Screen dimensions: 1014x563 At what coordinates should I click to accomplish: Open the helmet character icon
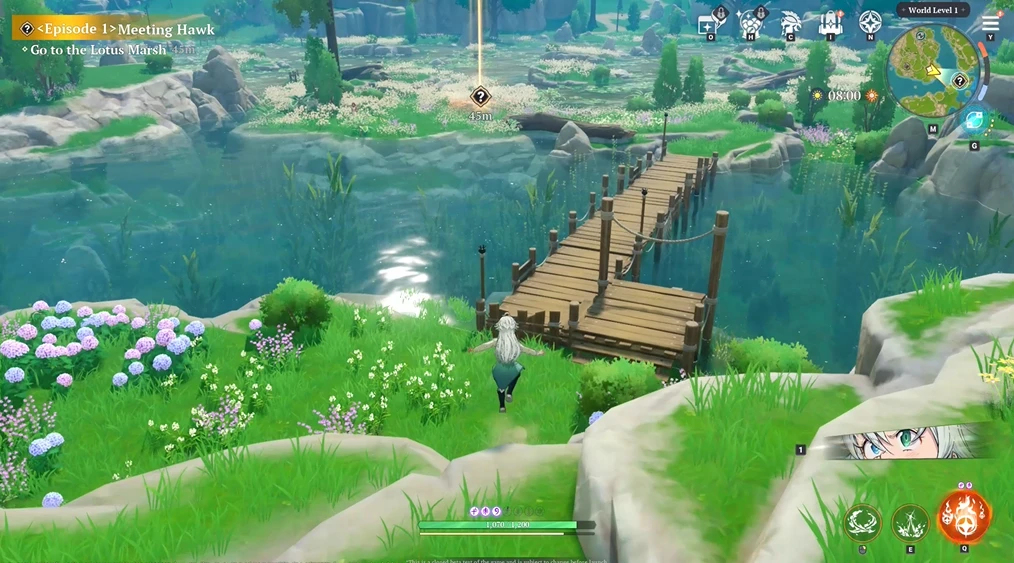[790, 23]
